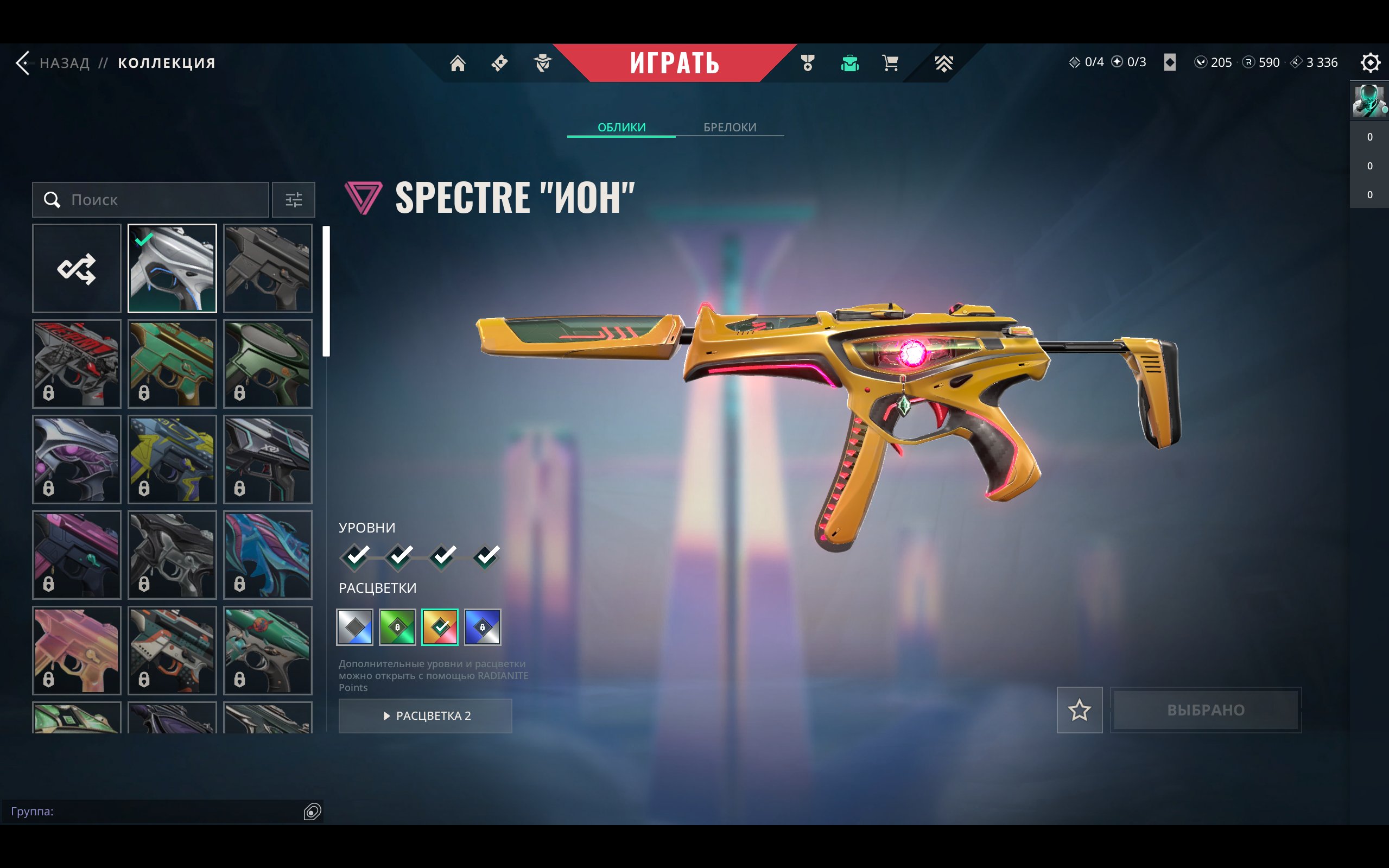Mark skin as favorite with star button

pos(1079,710)
